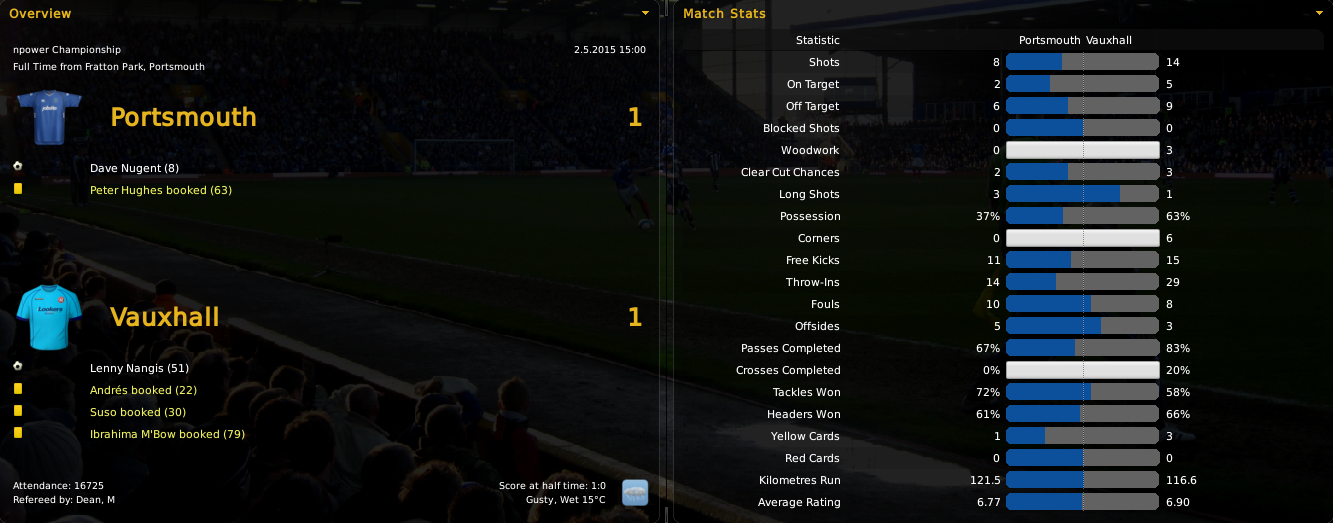Select the Possession stat row label
The width and height of the screenshot is (1333, 523).
coord(810,216)
